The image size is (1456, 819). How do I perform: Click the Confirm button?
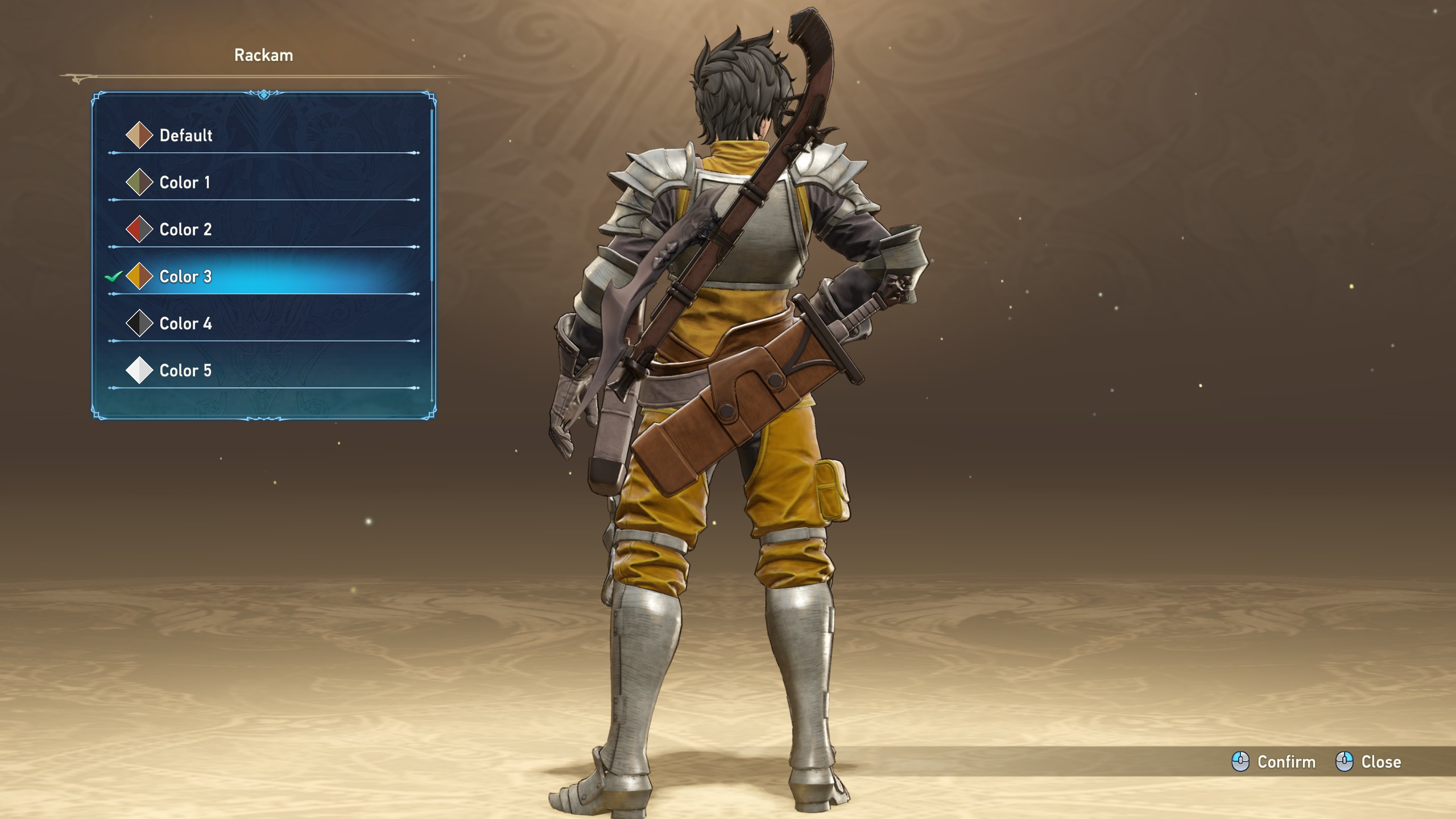(x=1274, y=762)
